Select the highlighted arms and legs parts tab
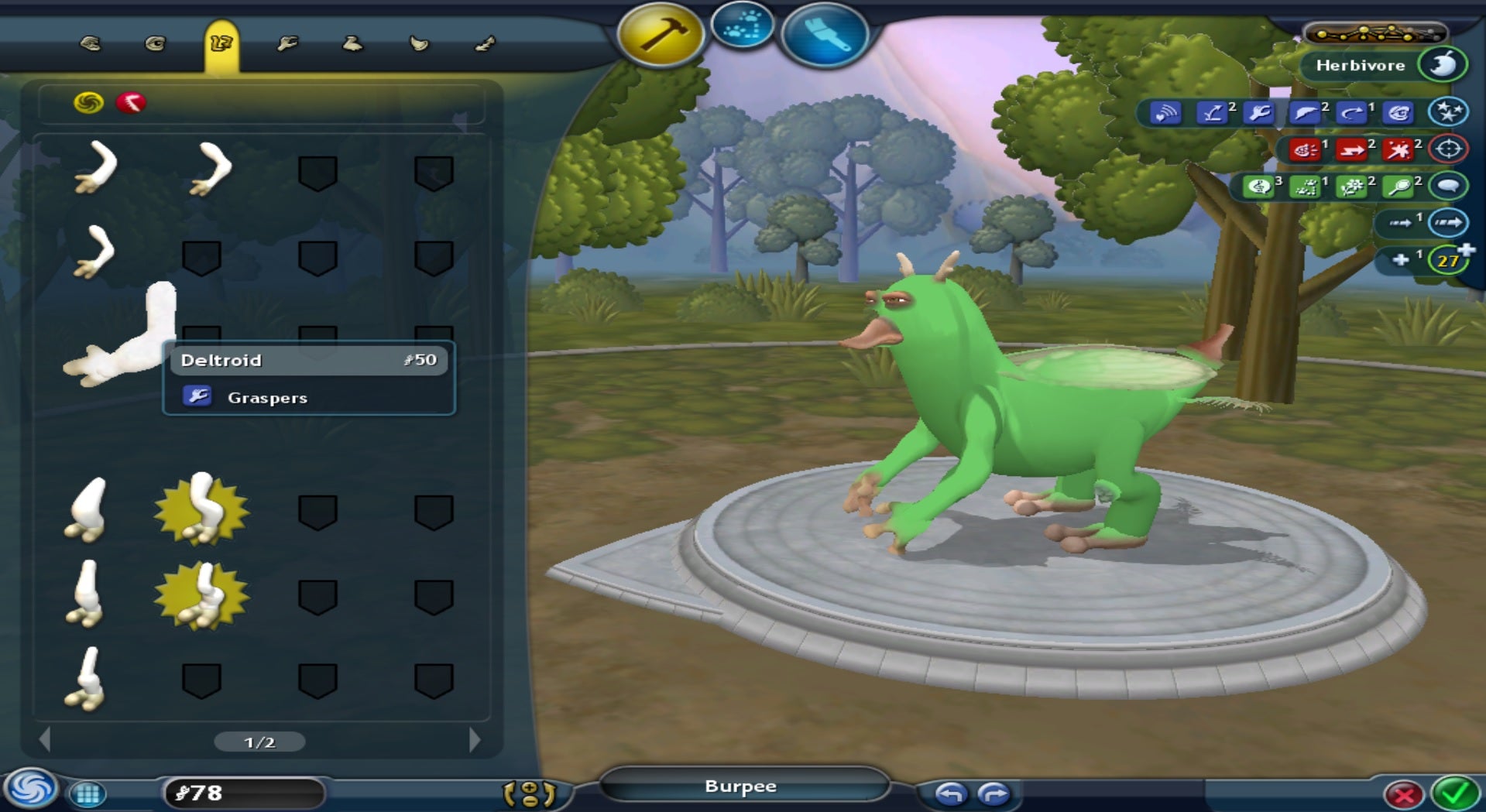The height and width of the screenshot is (812, 1486). (221, 44)
